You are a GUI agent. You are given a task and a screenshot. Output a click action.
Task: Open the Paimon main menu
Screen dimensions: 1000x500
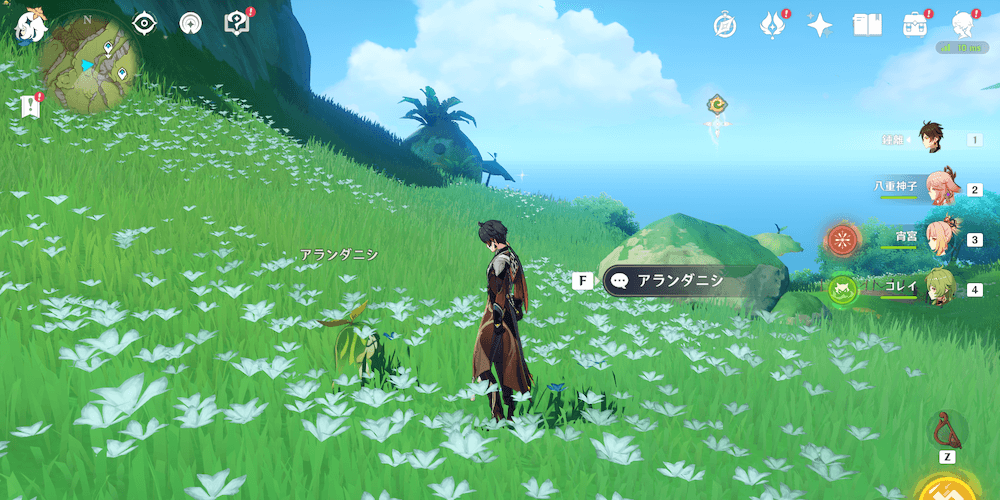pos(29,27)
